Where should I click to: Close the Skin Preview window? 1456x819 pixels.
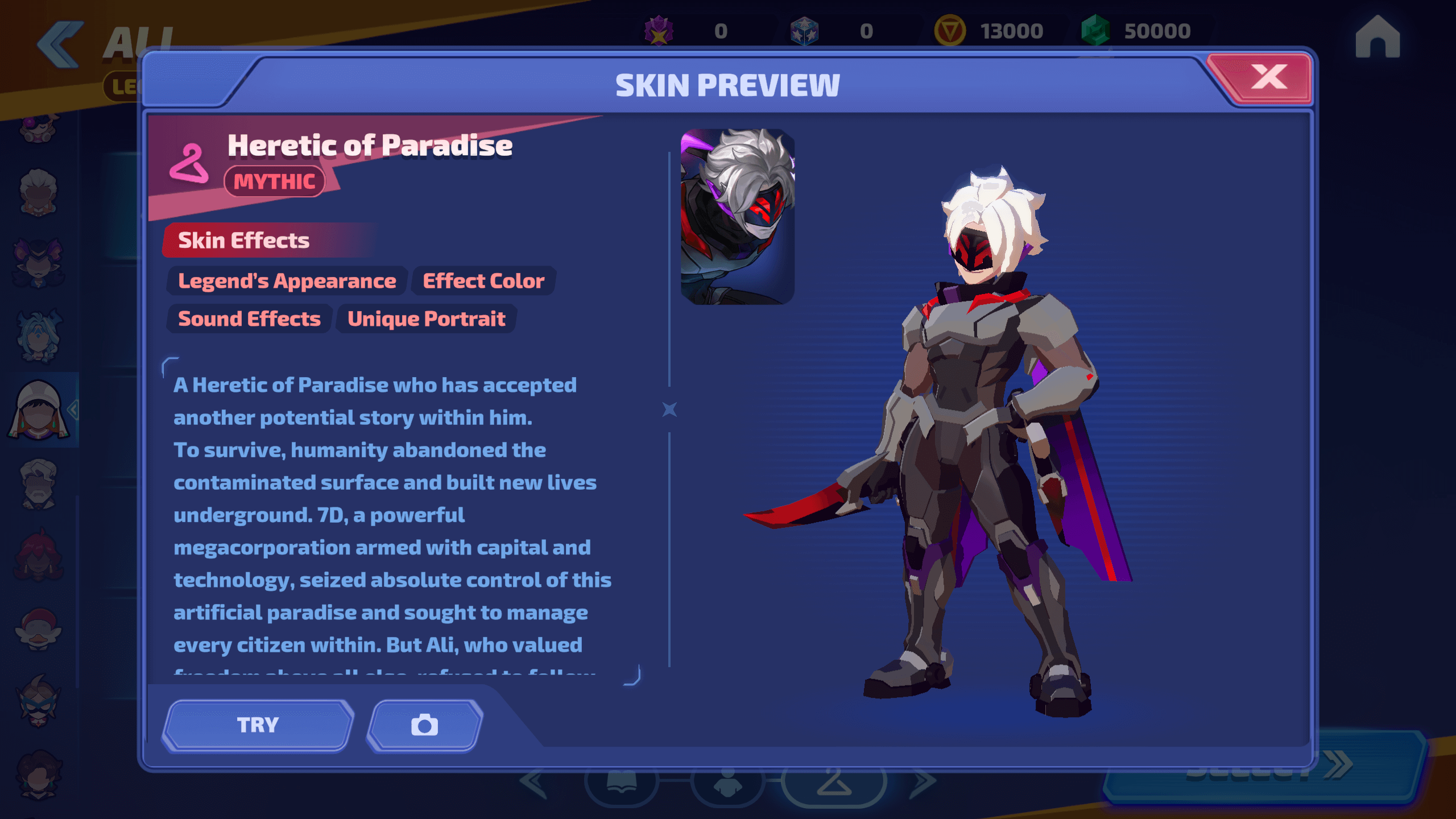tap(1268, 78)
